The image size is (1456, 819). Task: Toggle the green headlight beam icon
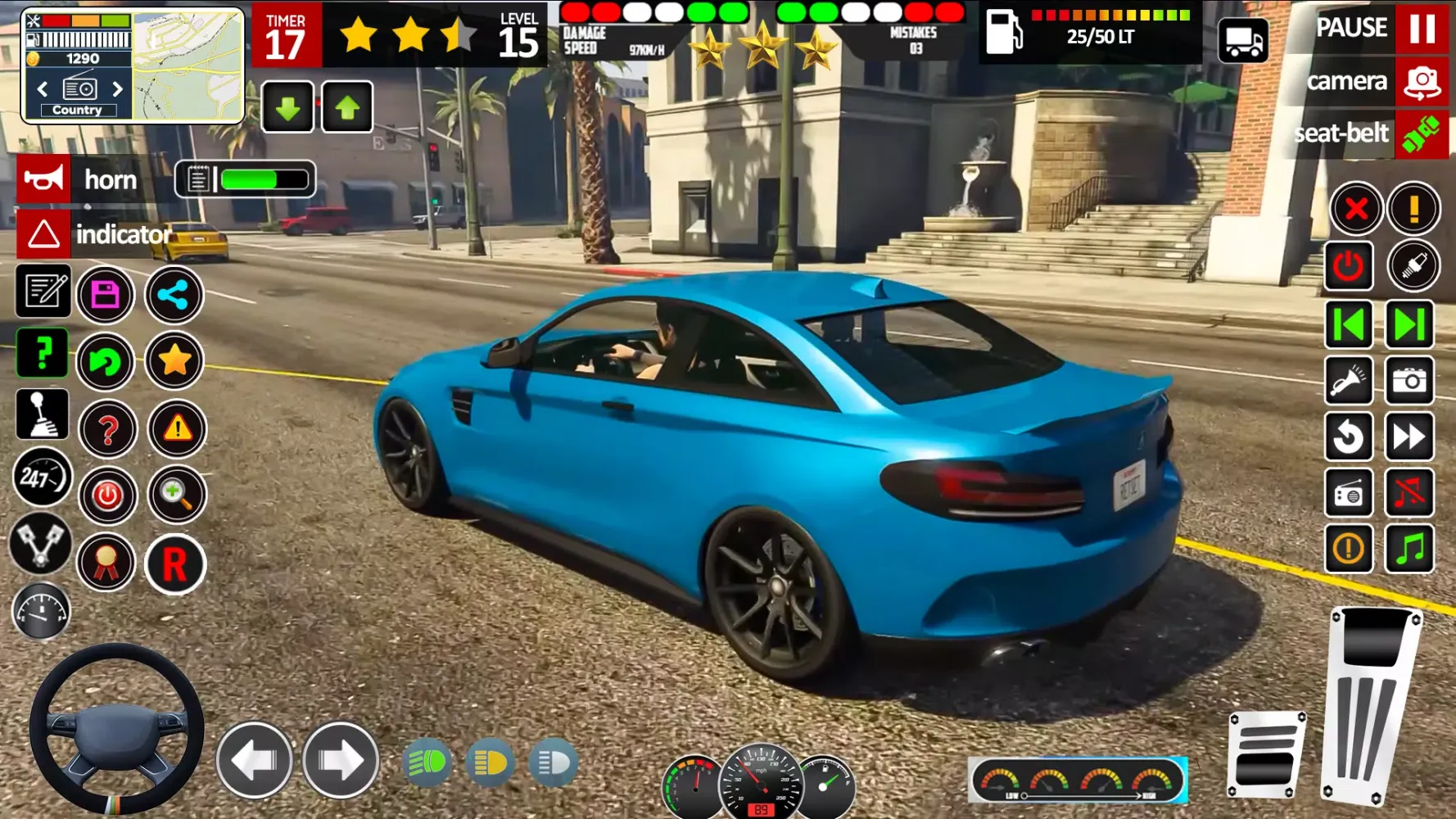[x=427, y=763]
